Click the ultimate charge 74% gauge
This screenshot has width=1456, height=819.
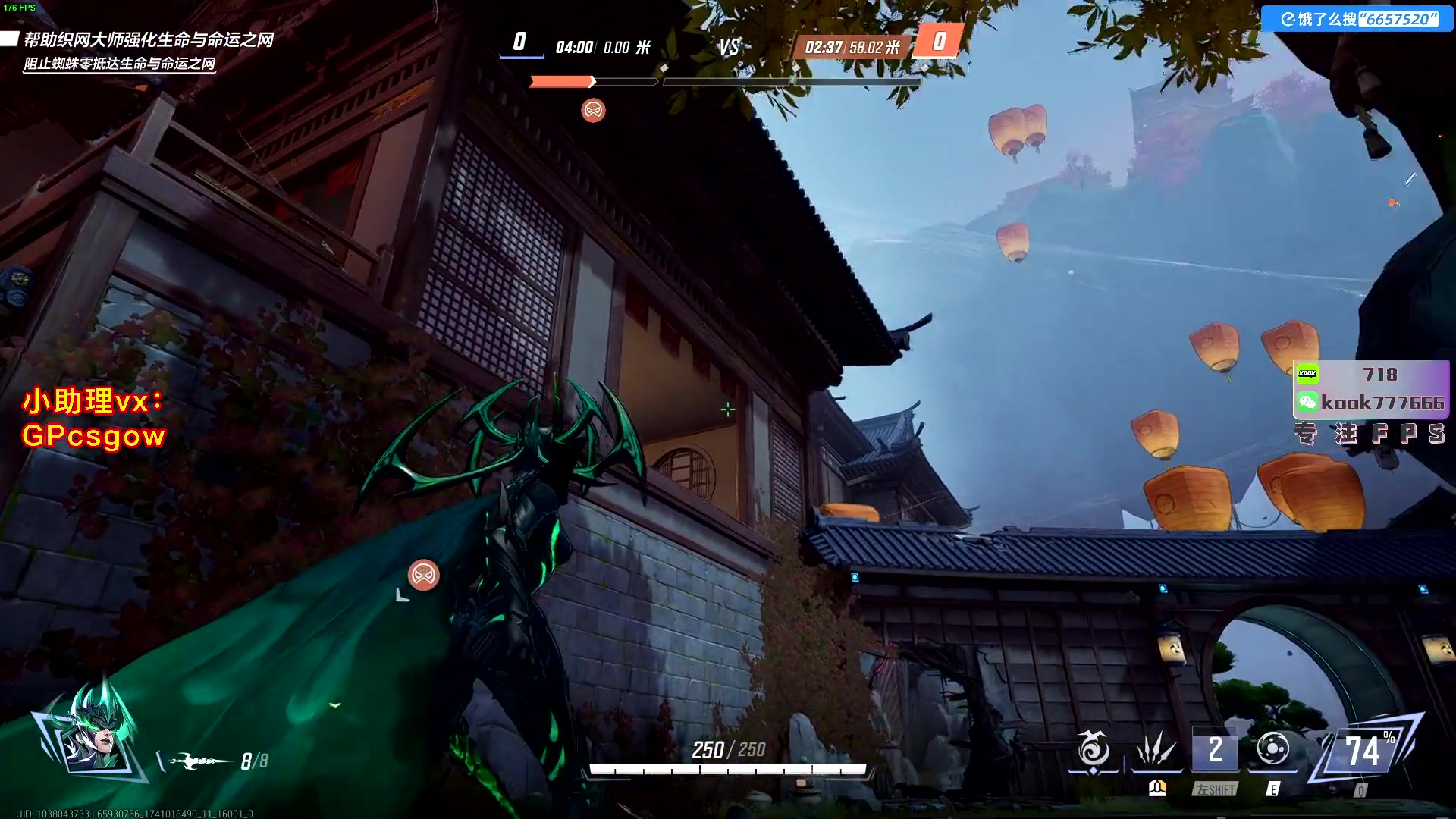click(x=1365, y=752)
